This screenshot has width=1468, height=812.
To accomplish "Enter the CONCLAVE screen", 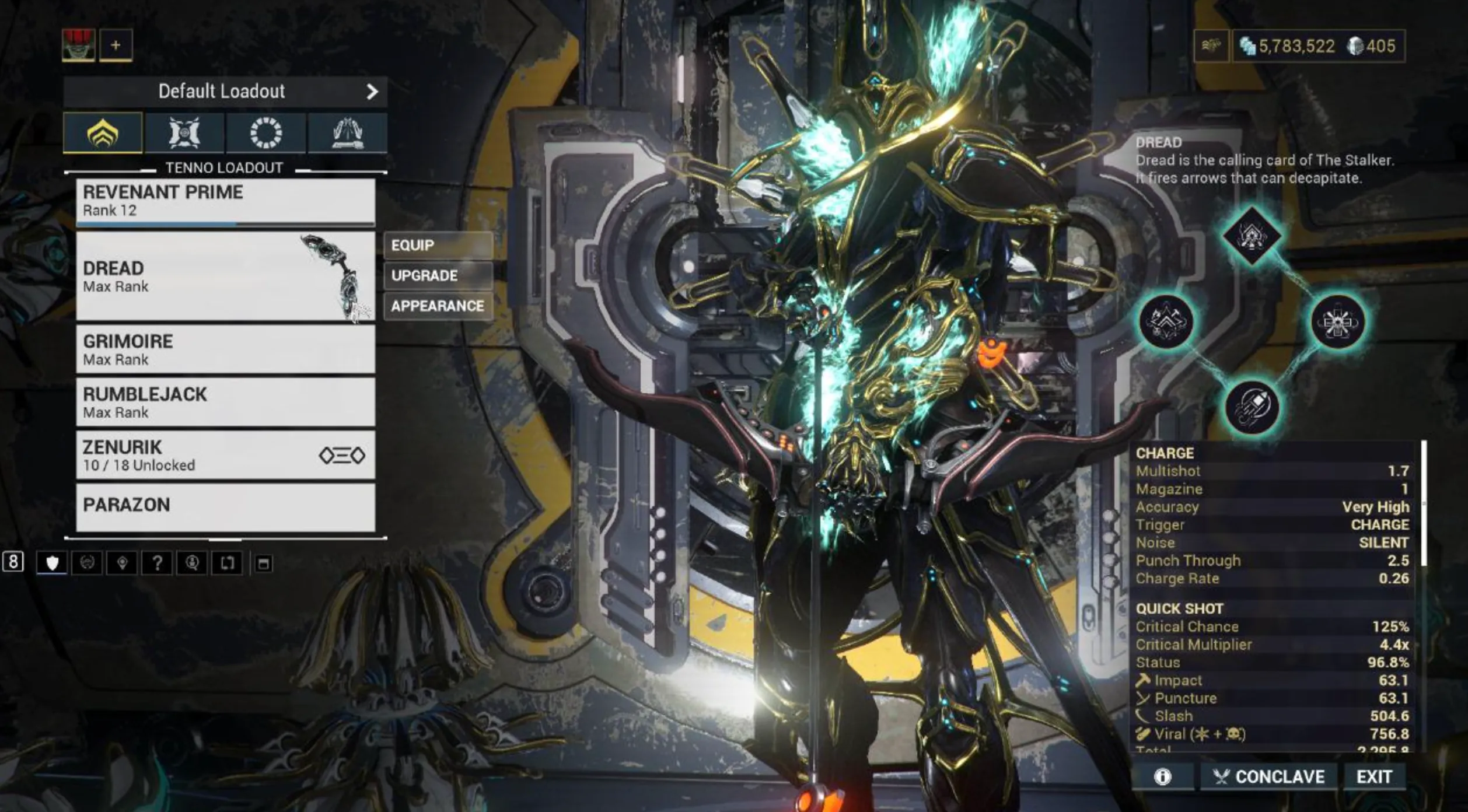I will coord(1269,777).
